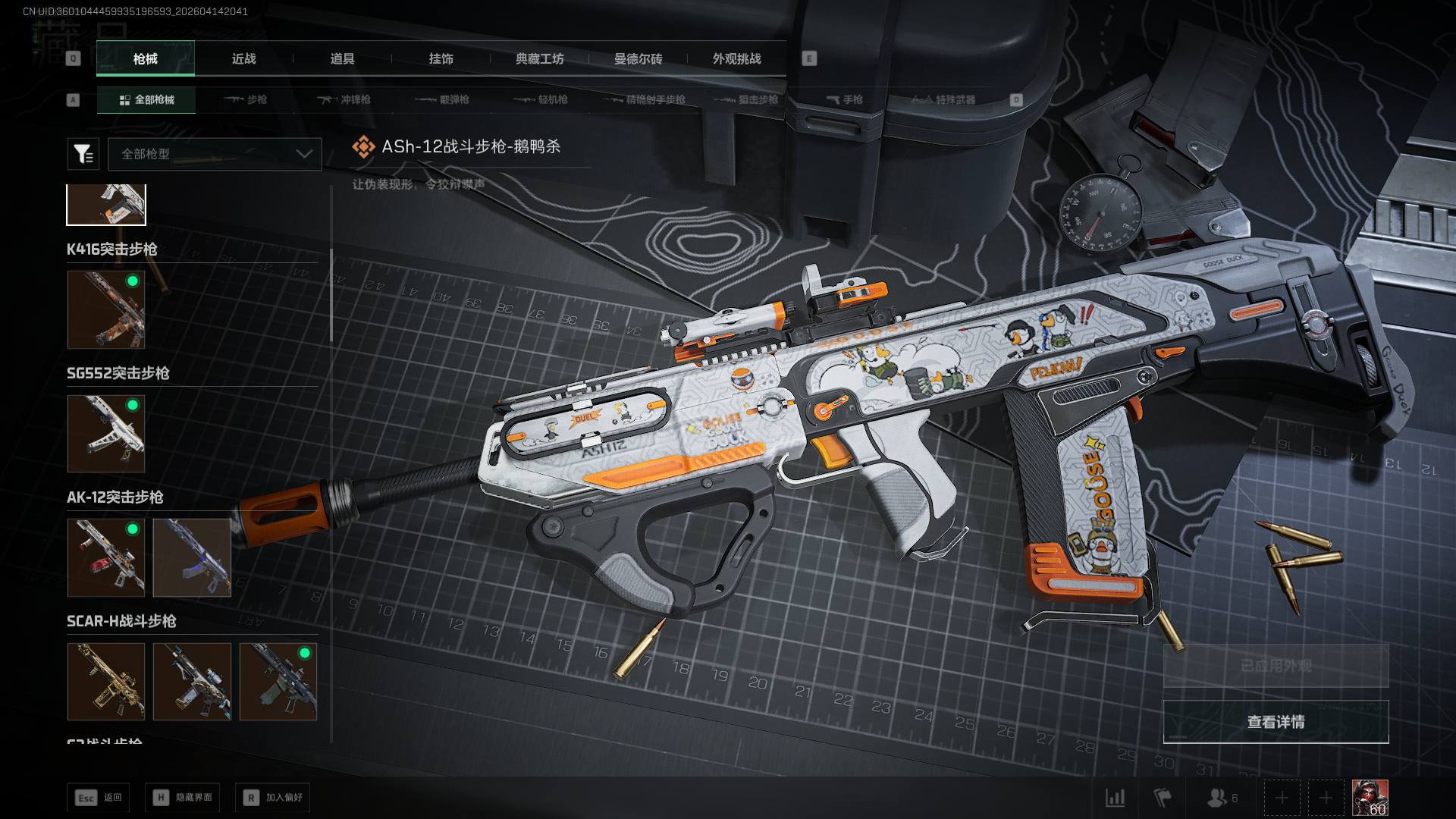Switch to the 近战 melee tab
The width and height of the screenshot is (1456, 819).
pyautogui.click(x=243, y=58)
